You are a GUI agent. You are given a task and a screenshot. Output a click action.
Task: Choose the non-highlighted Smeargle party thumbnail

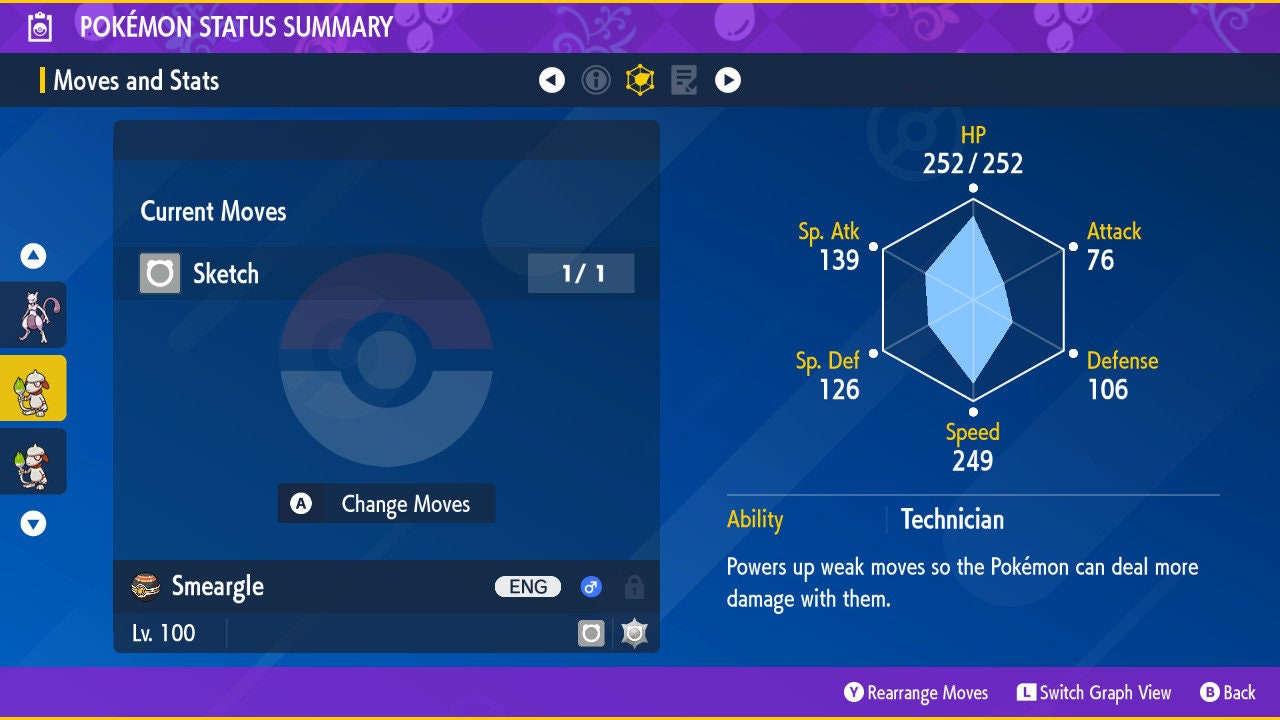(x=33, y=461)
